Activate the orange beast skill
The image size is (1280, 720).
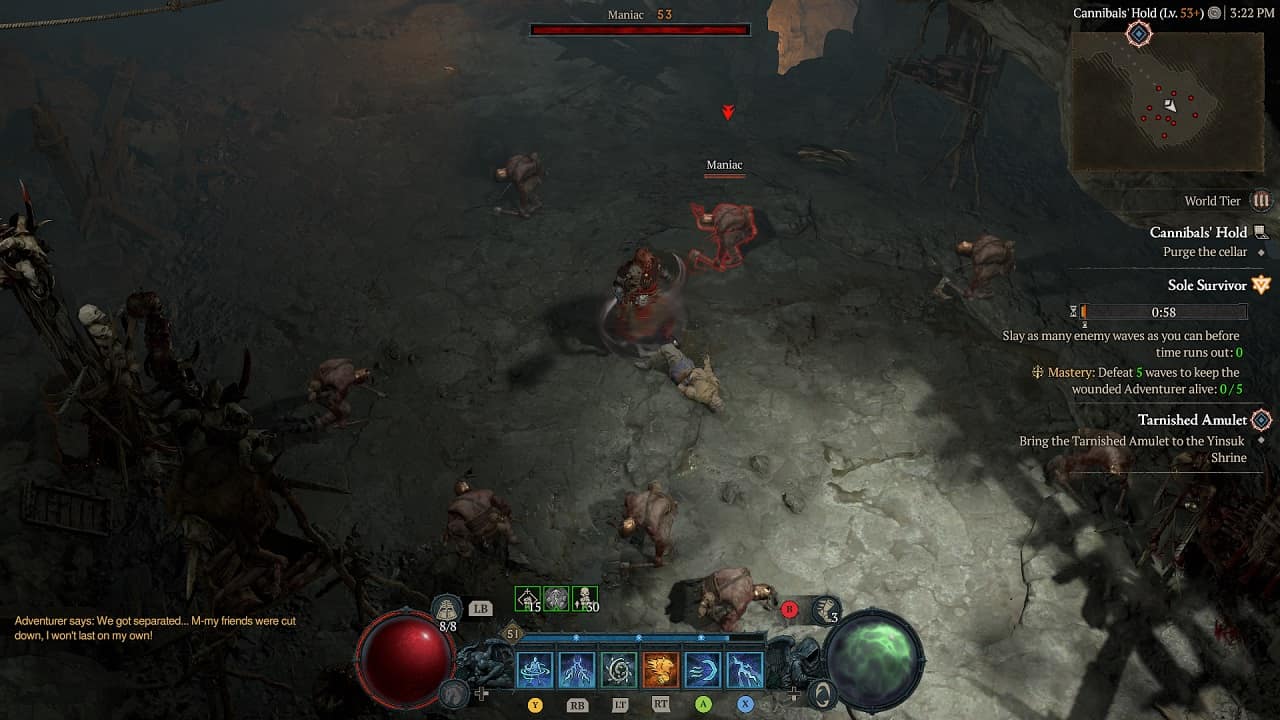tap(661, 670)
